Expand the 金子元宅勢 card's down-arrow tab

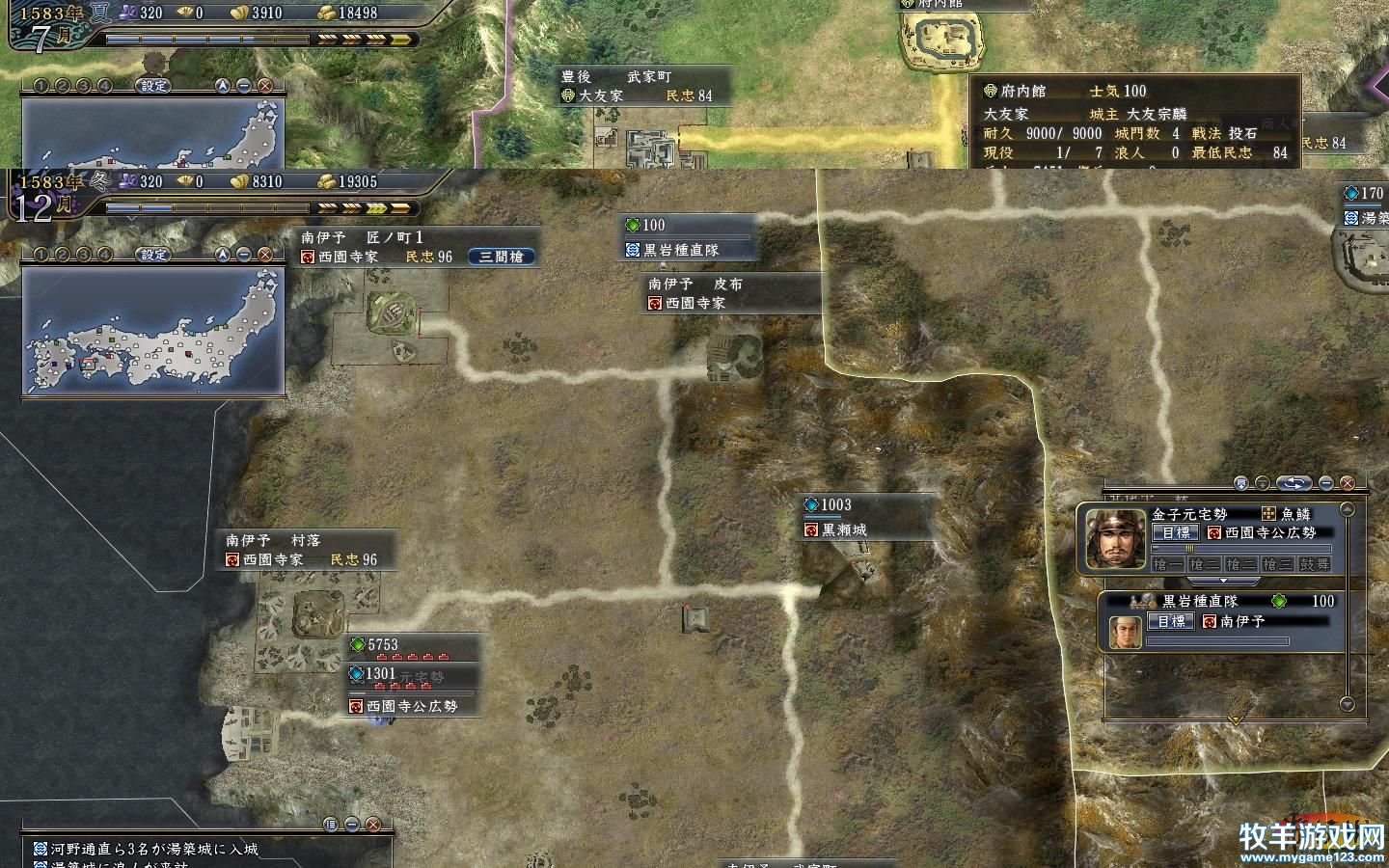1223,581
